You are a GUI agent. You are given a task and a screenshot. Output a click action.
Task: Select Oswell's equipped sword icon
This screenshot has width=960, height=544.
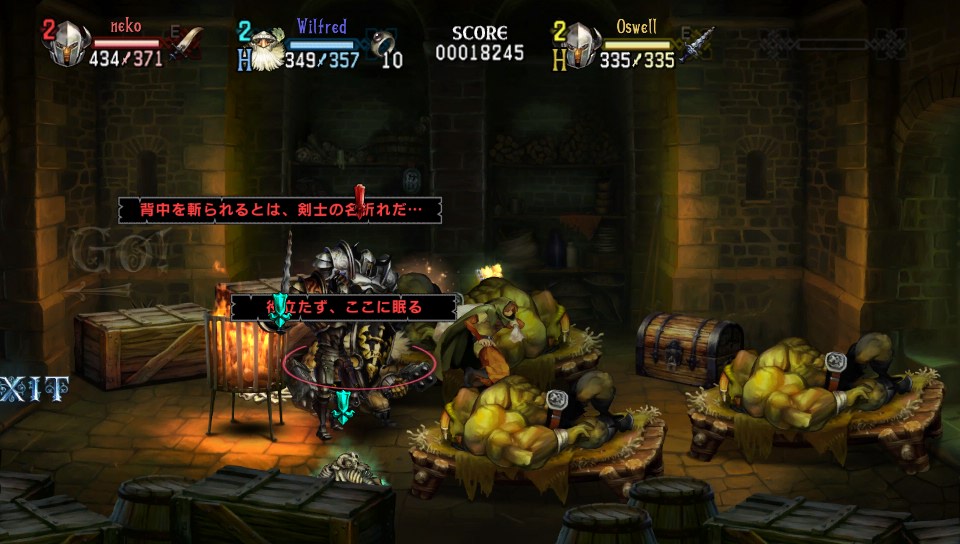(x=700, y=45)
